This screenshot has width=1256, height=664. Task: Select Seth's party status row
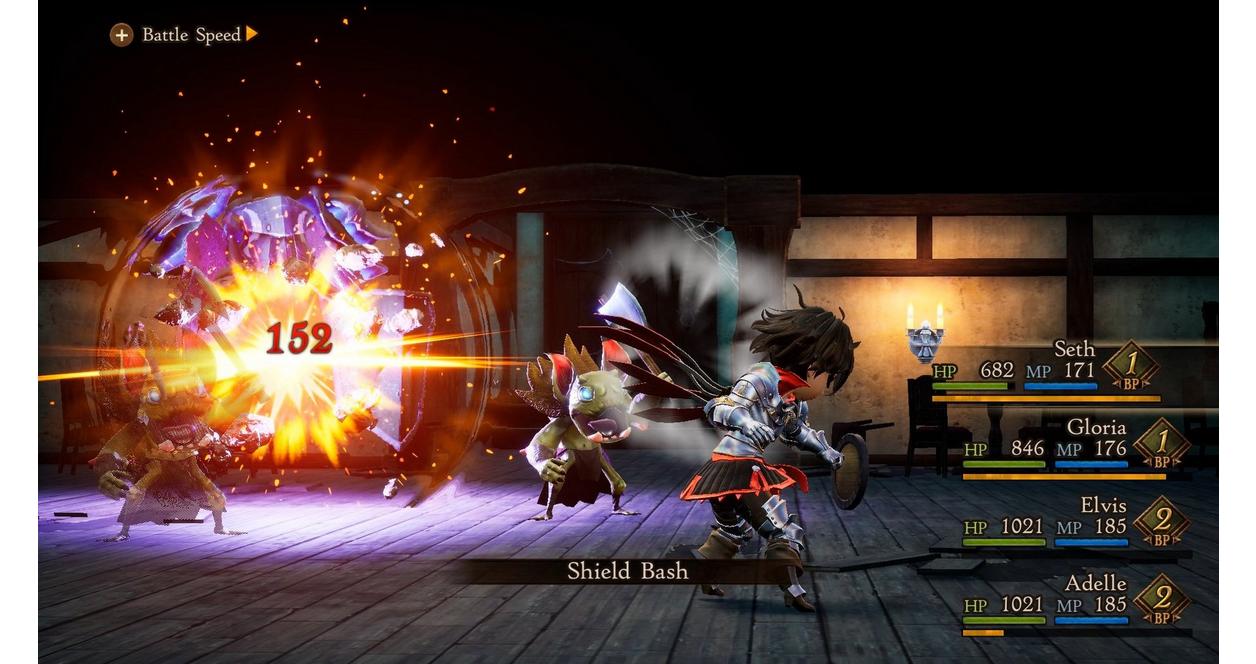click(x=1046, y=370)
